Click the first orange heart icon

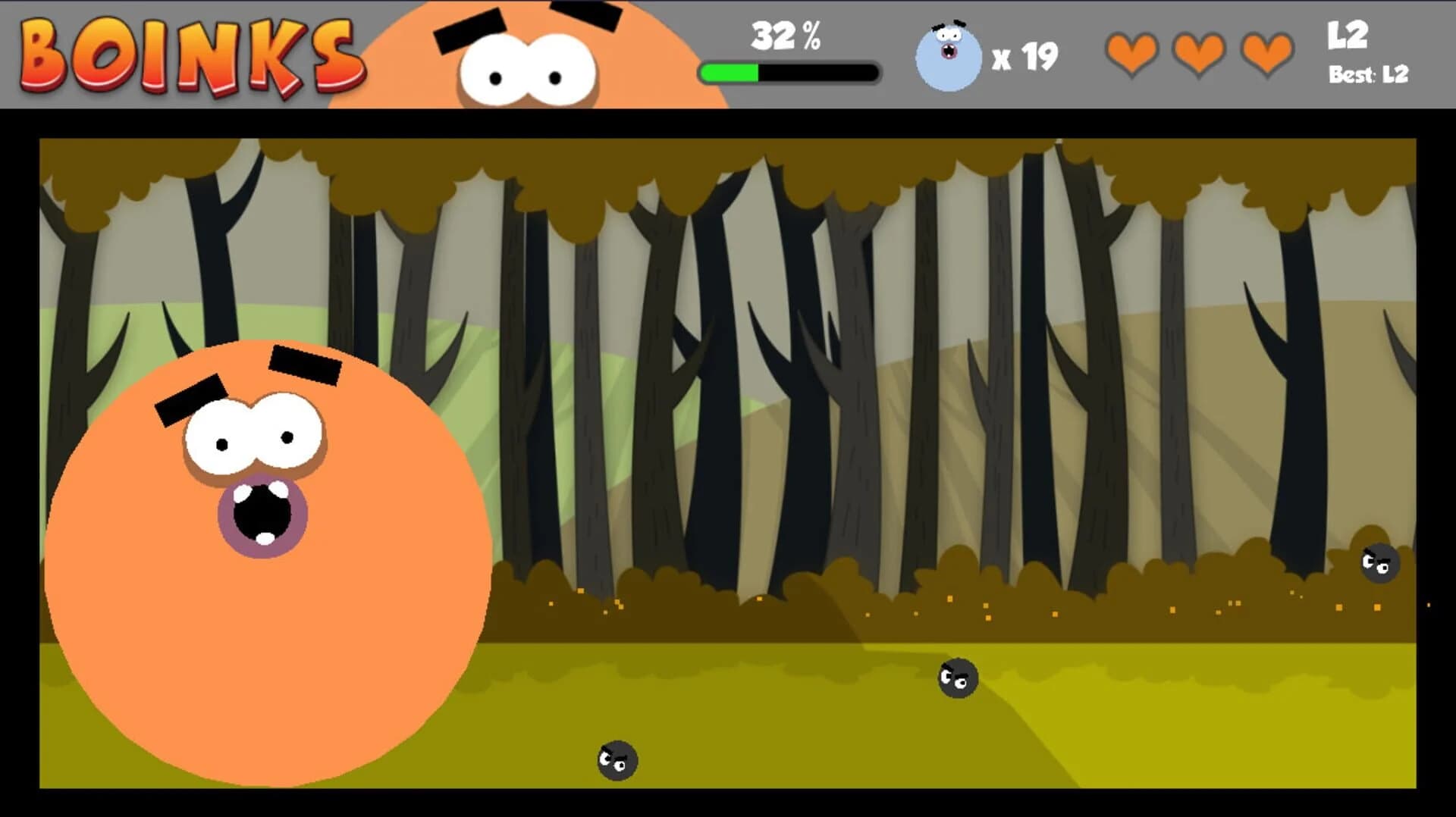pos(1131,55)
